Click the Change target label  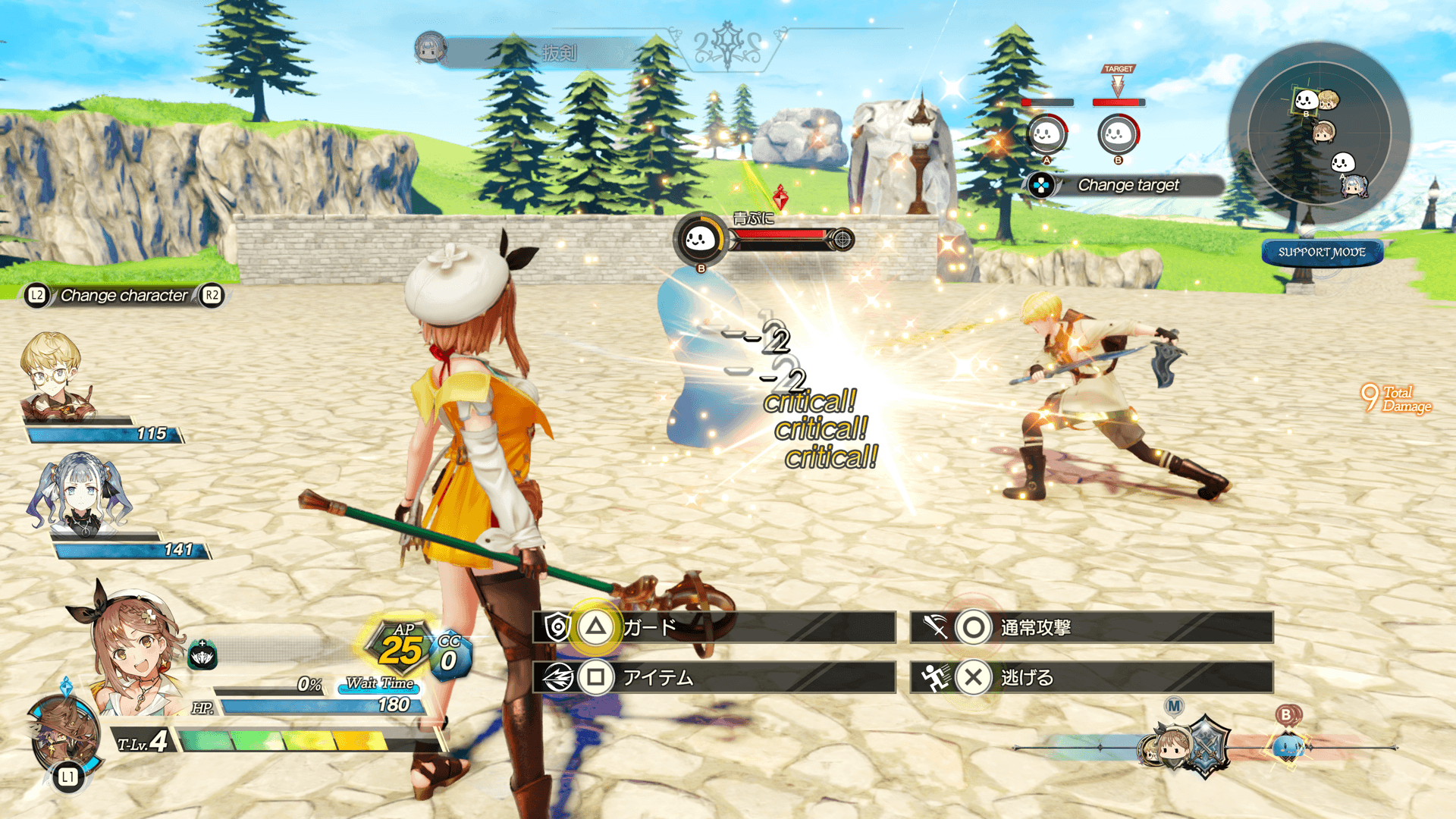click(x=1128, y=185)
